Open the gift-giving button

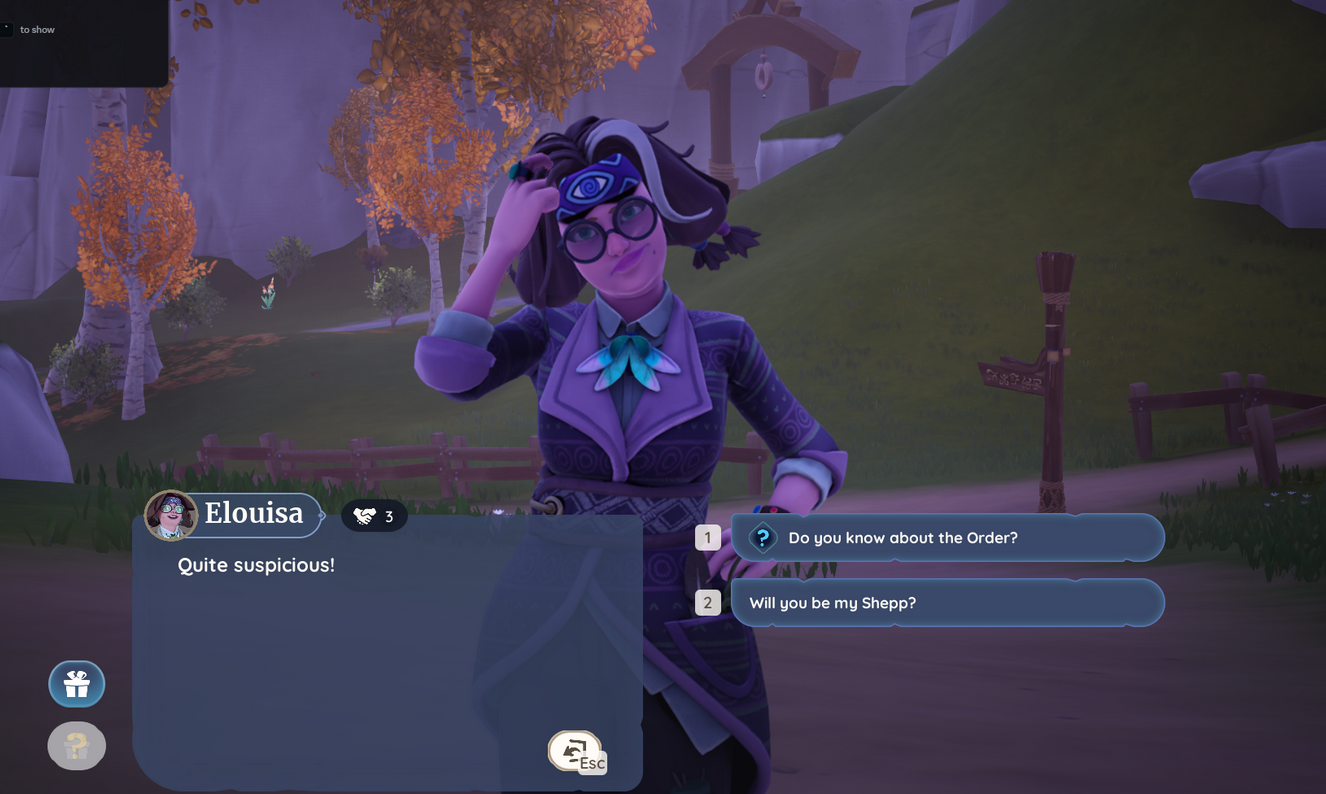click(x=77, y=684)
